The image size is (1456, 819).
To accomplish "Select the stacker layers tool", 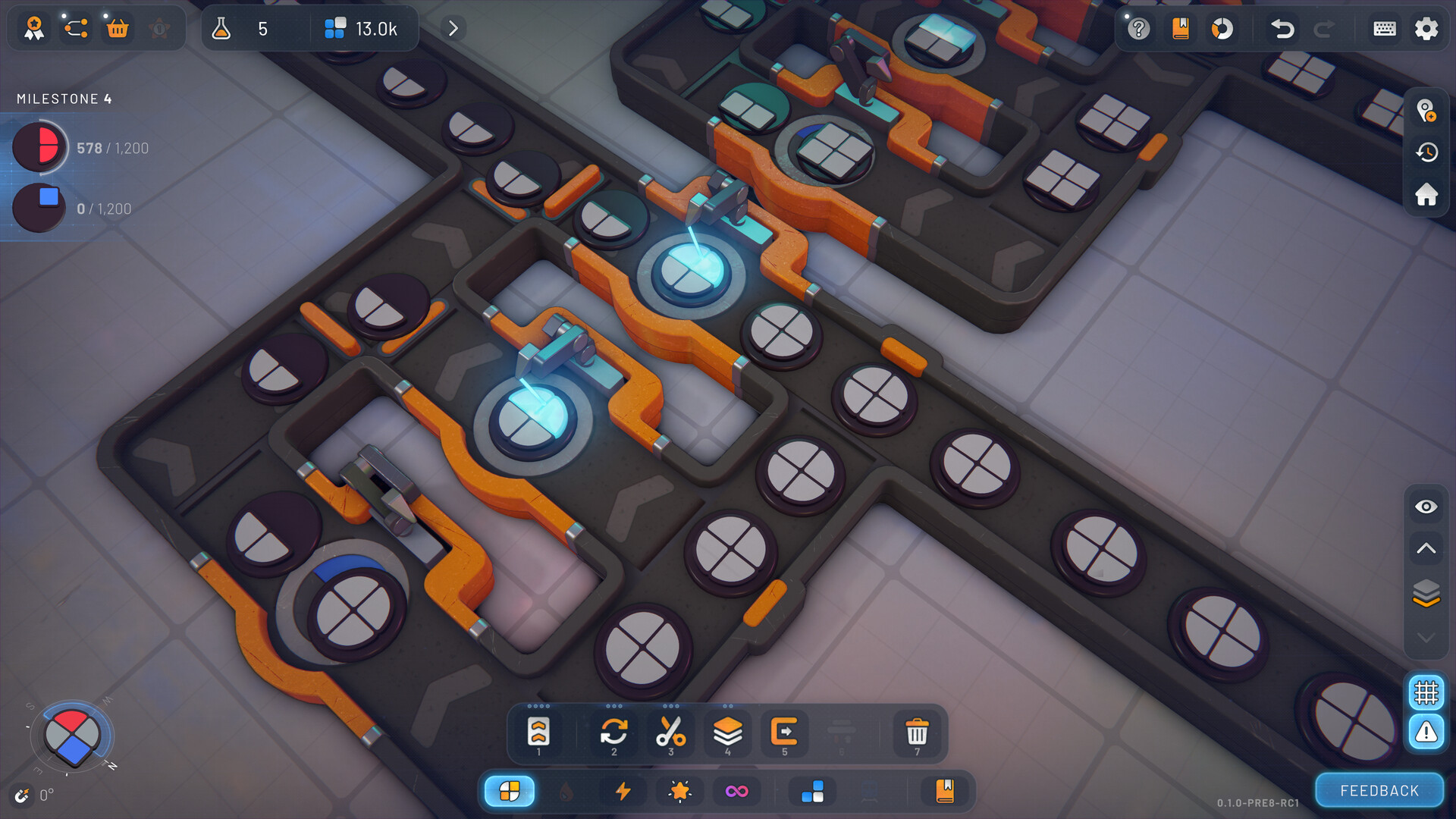I will point(727,733).
